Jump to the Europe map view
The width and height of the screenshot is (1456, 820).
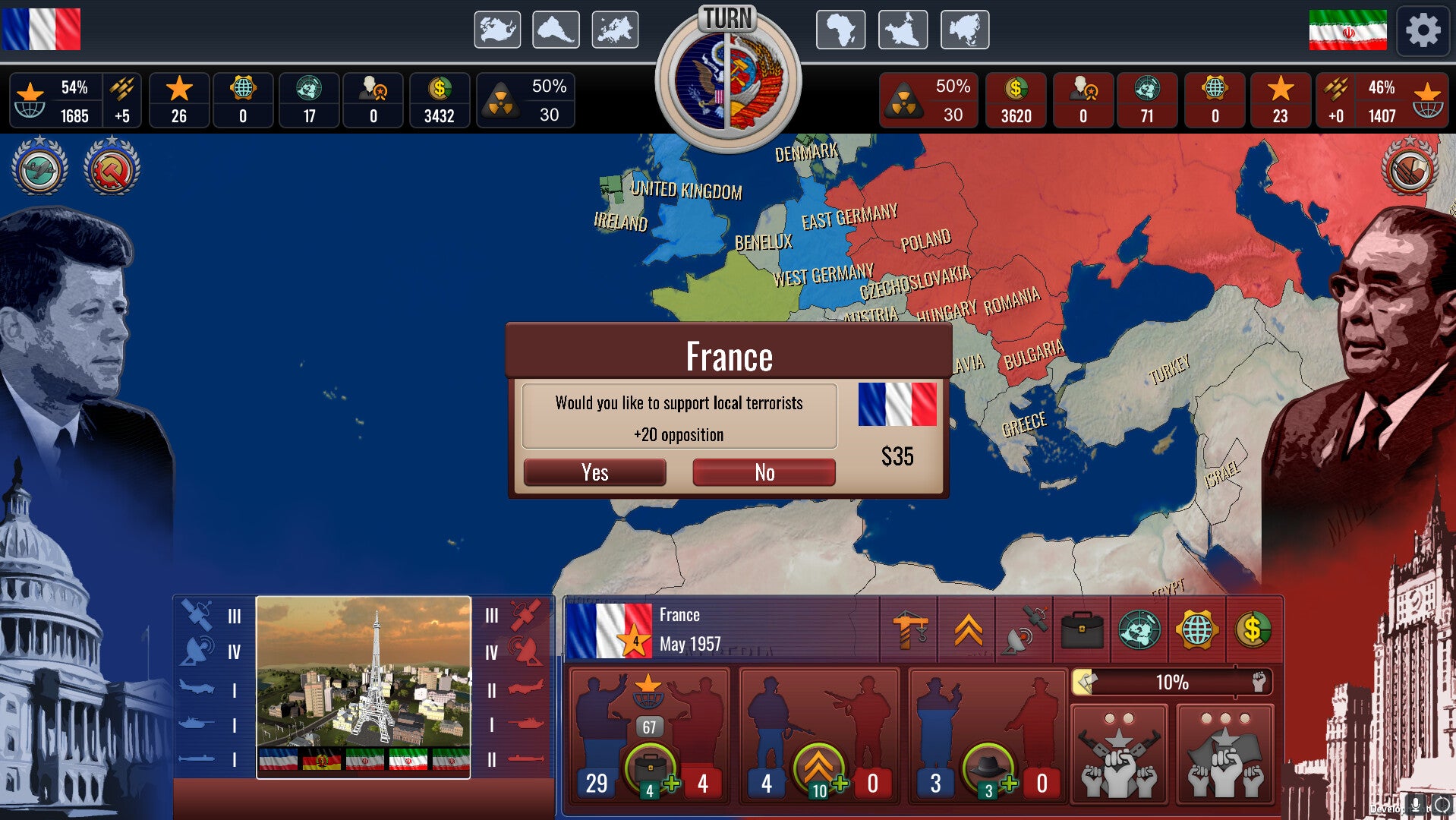[615, 30]
